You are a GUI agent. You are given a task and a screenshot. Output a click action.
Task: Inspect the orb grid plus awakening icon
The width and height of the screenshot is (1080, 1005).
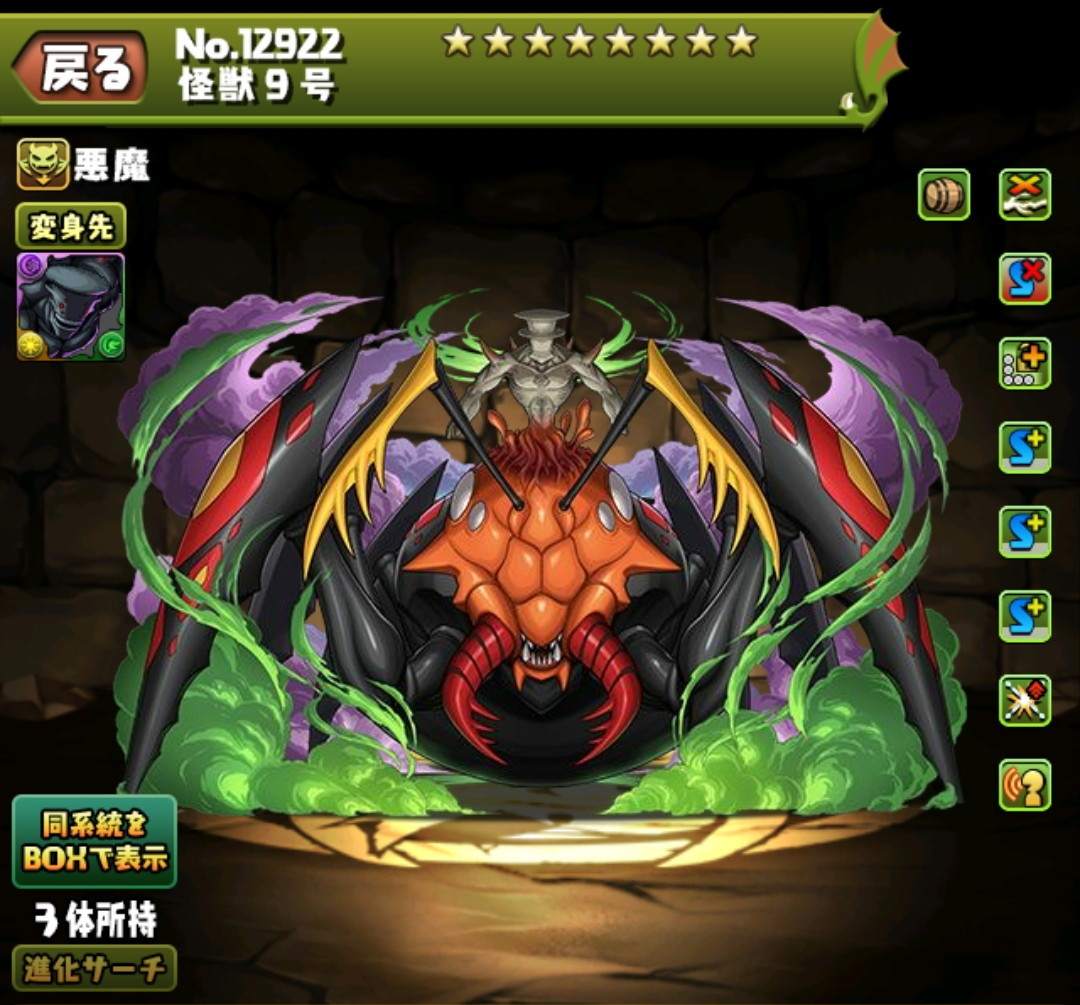1025,363
